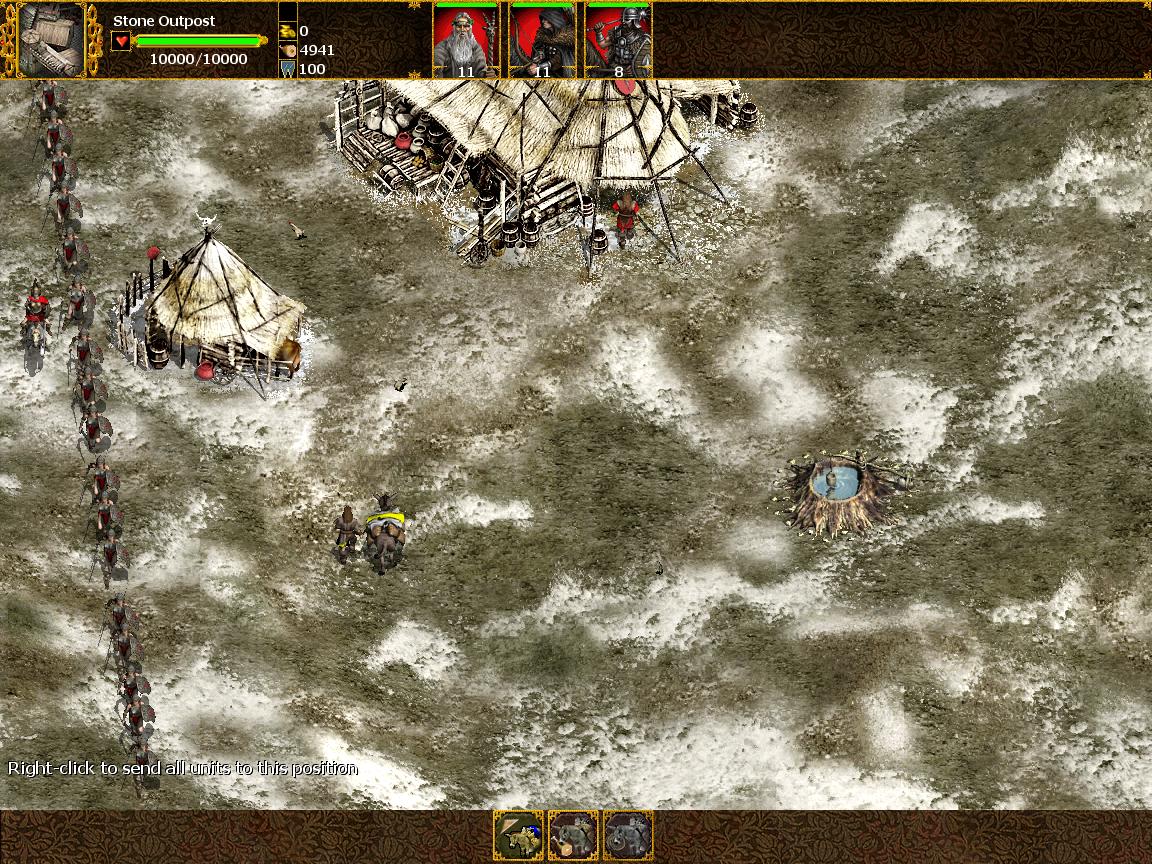Pick the armored warrior hero portrait
Screen dimensions: 1152x864
(x=618, y=40)
